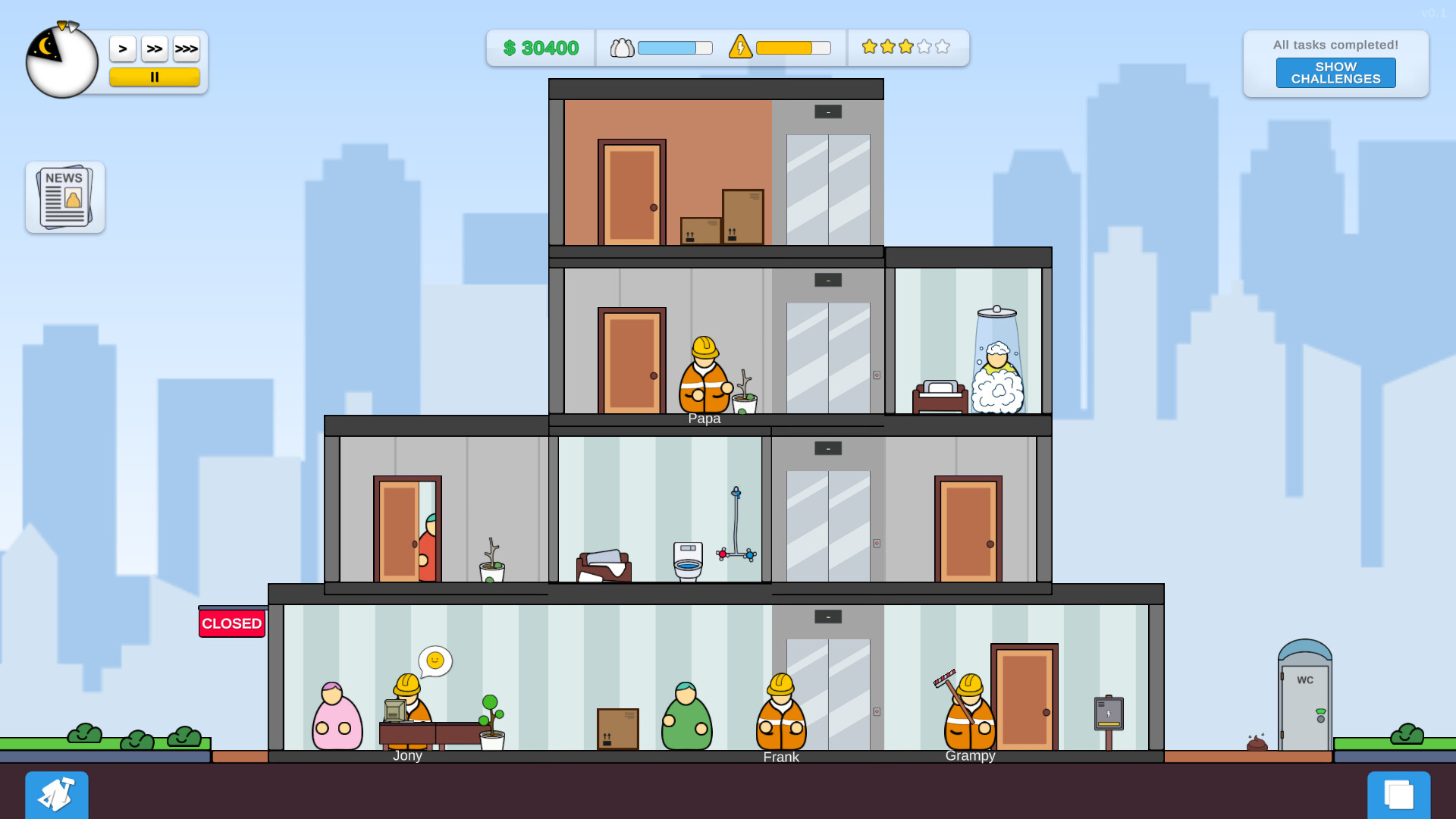Click the five-star rating display
This screenshot has height=819, width=1456.
click(905, 46)
